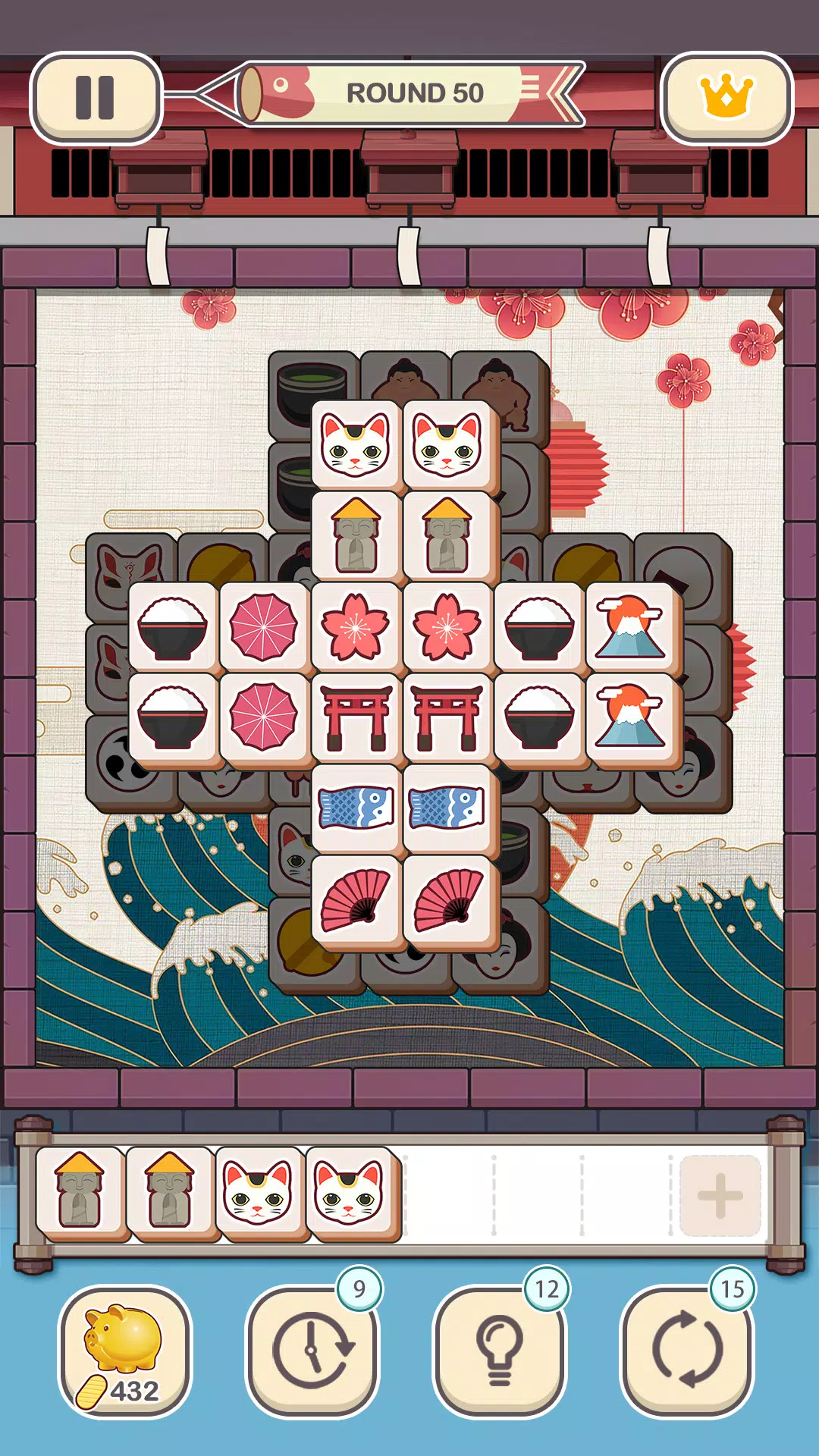819x1456 pixels.
Task: Use the undo clock power-up
Action: (312, 1351)
